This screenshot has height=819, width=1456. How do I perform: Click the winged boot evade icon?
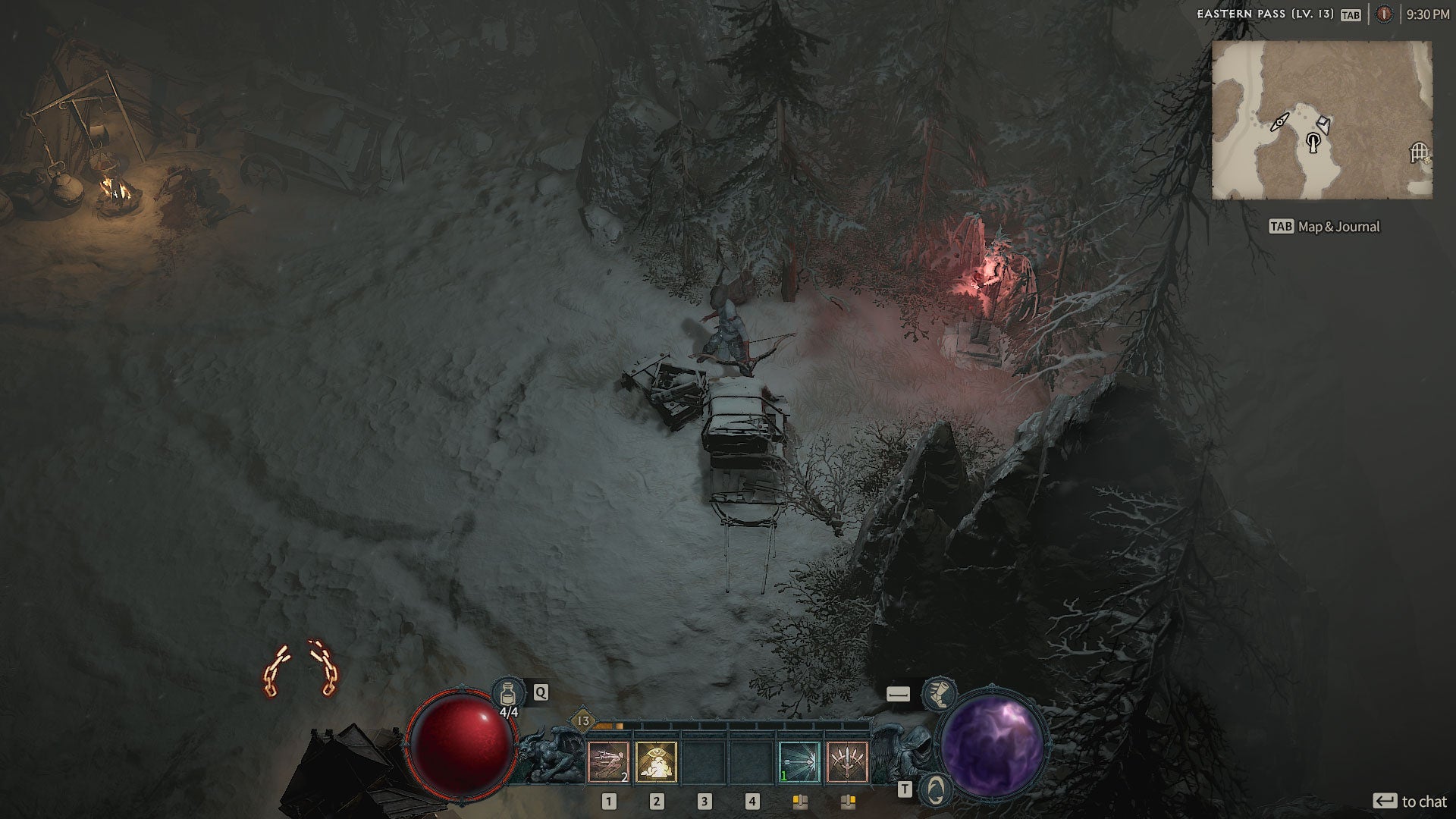click(x=940, y=694)
